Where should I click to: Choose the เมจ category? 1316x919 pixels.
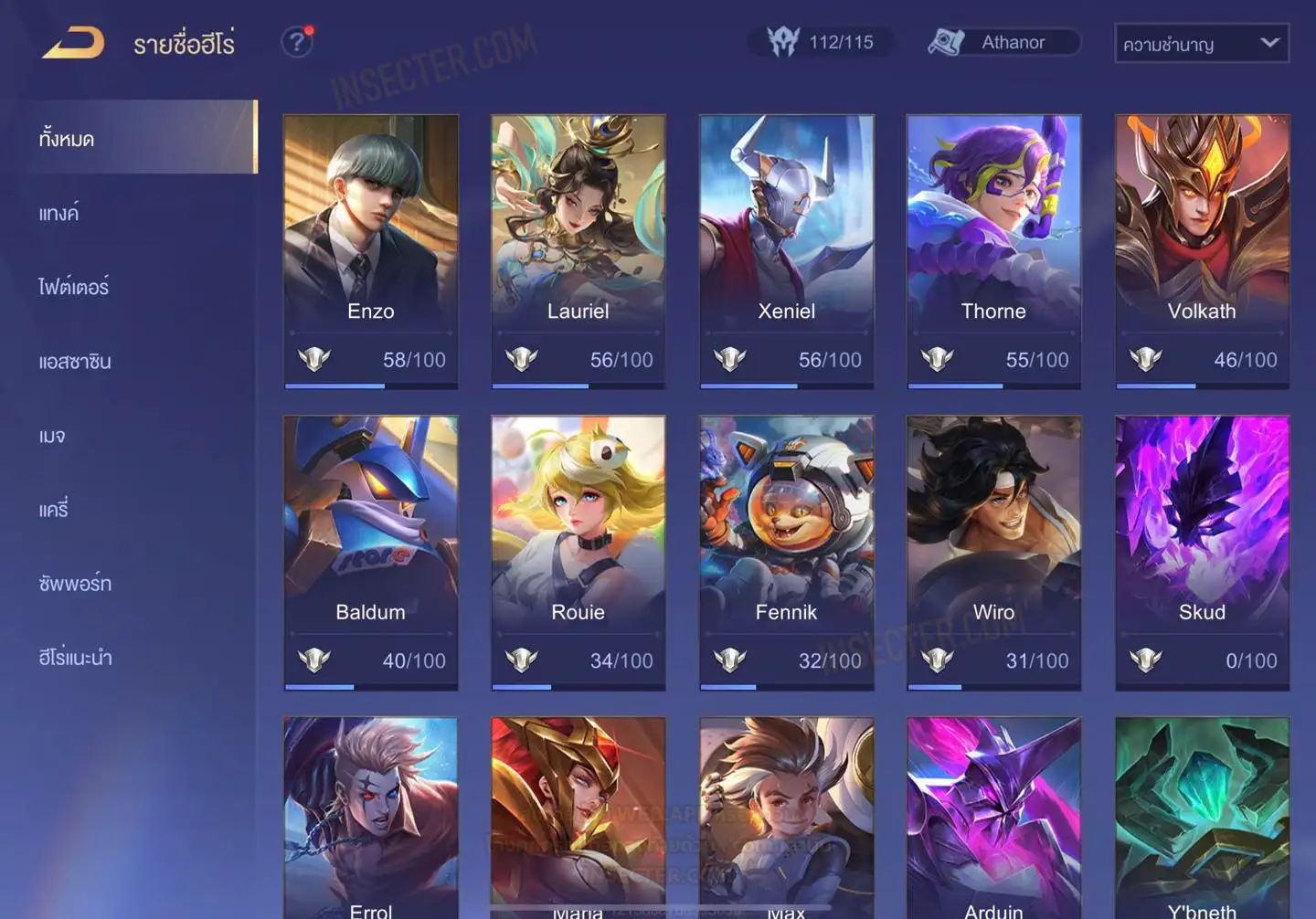[52, 436]
